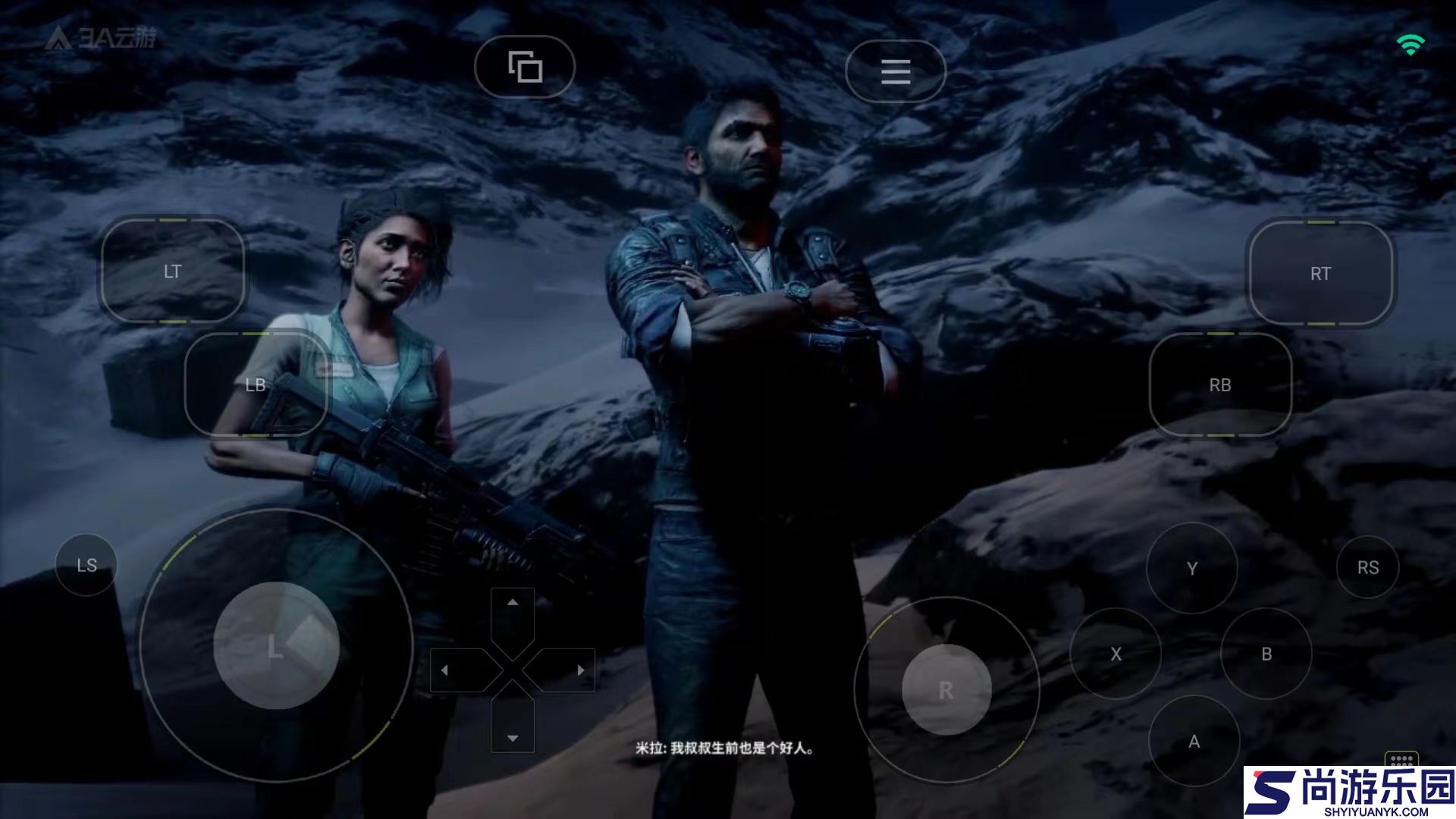Click the D-pad up arrow

click(513, 603)
